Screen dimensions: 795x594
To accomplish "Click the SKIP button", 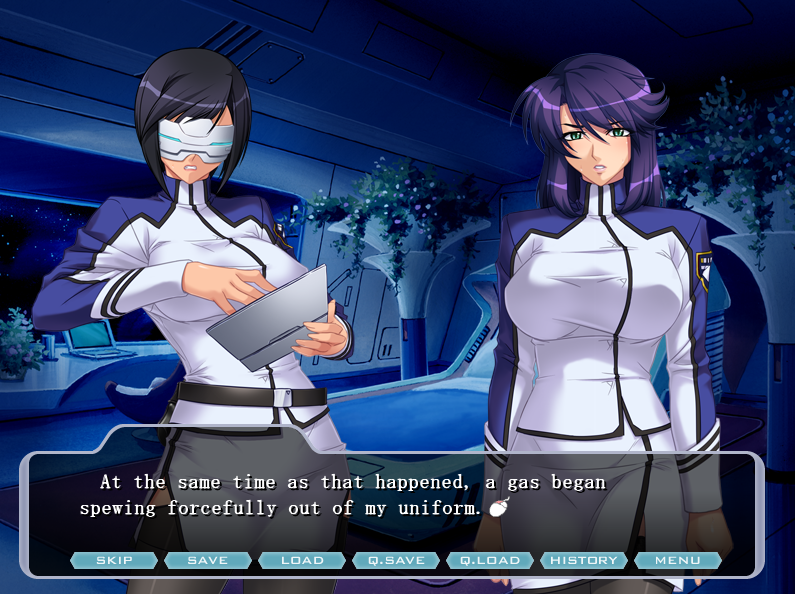I will (x=114, y=560).
